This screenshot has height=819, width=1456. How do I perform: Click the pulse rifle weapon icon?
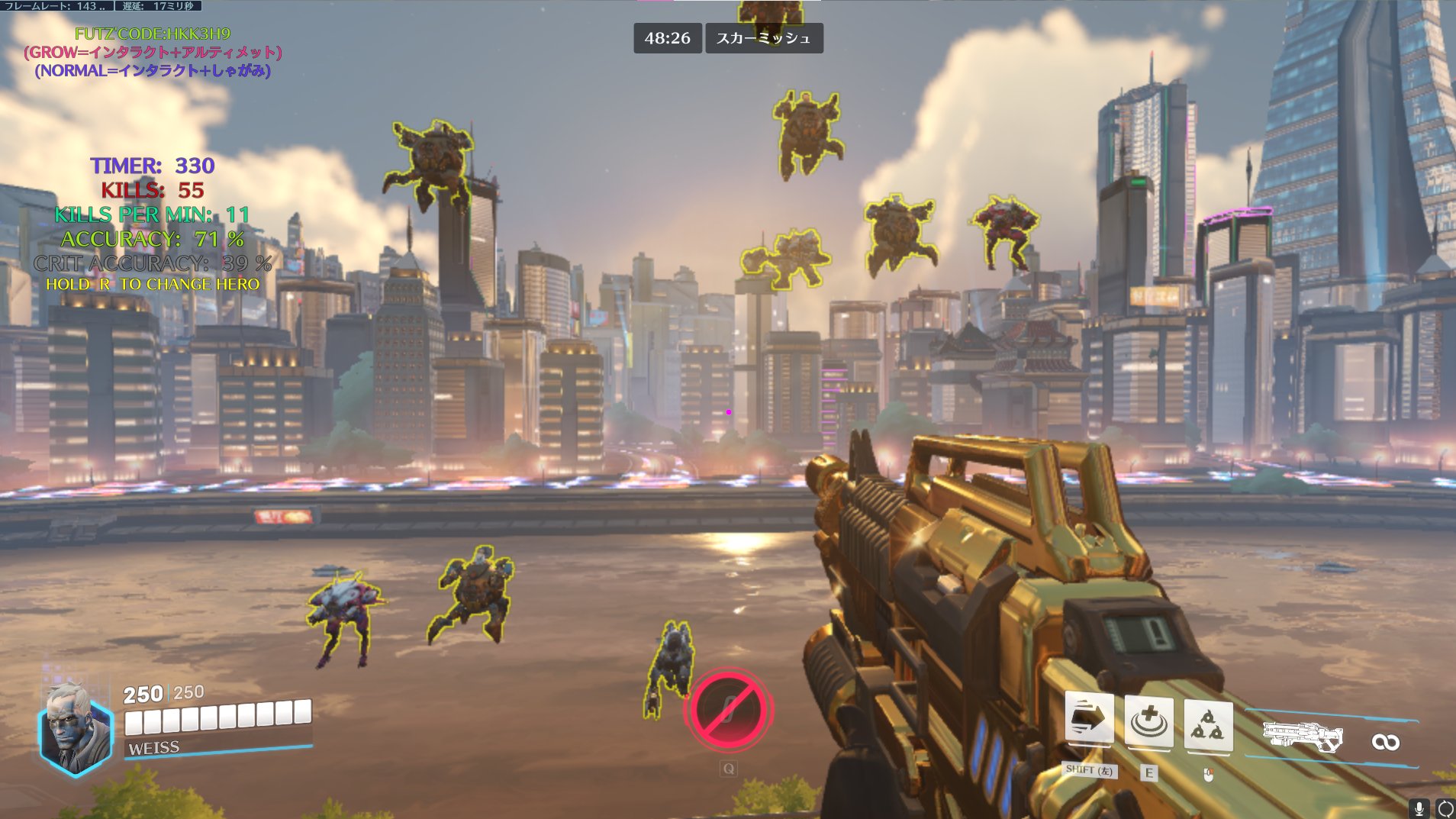coord(1302,737)
